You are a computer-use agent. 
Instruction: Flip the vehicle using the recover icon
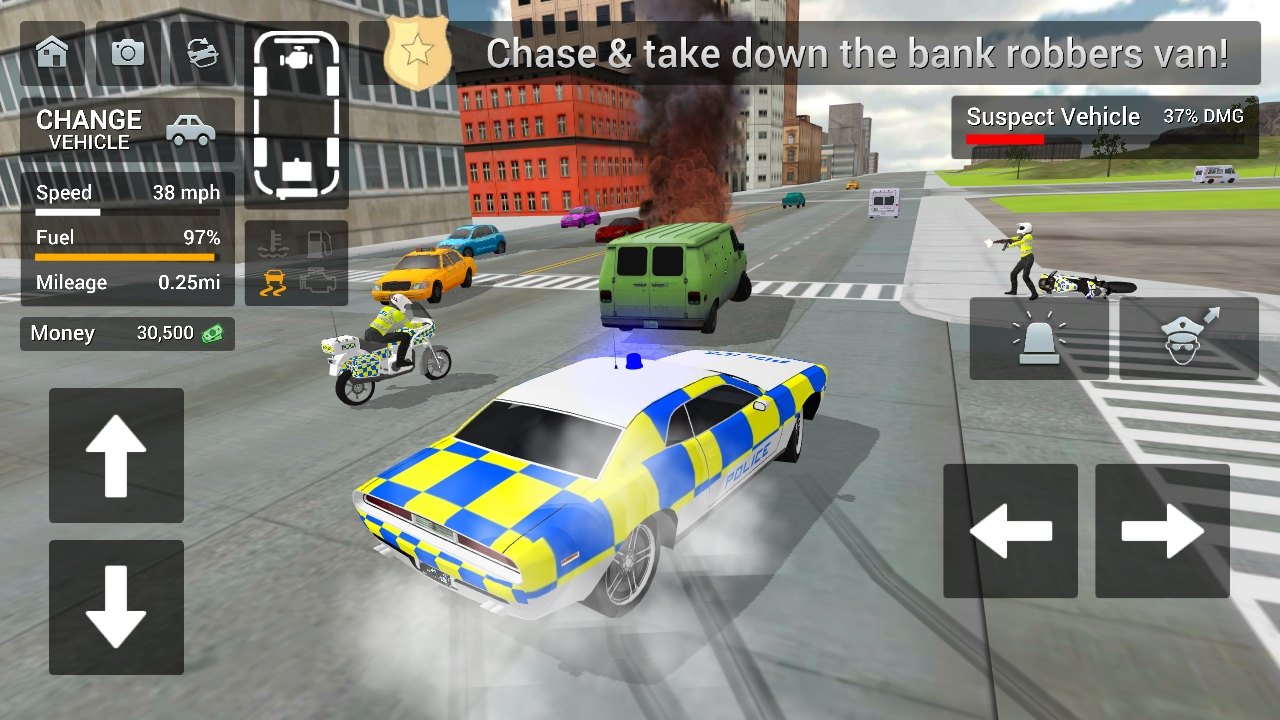click(202, 55)
